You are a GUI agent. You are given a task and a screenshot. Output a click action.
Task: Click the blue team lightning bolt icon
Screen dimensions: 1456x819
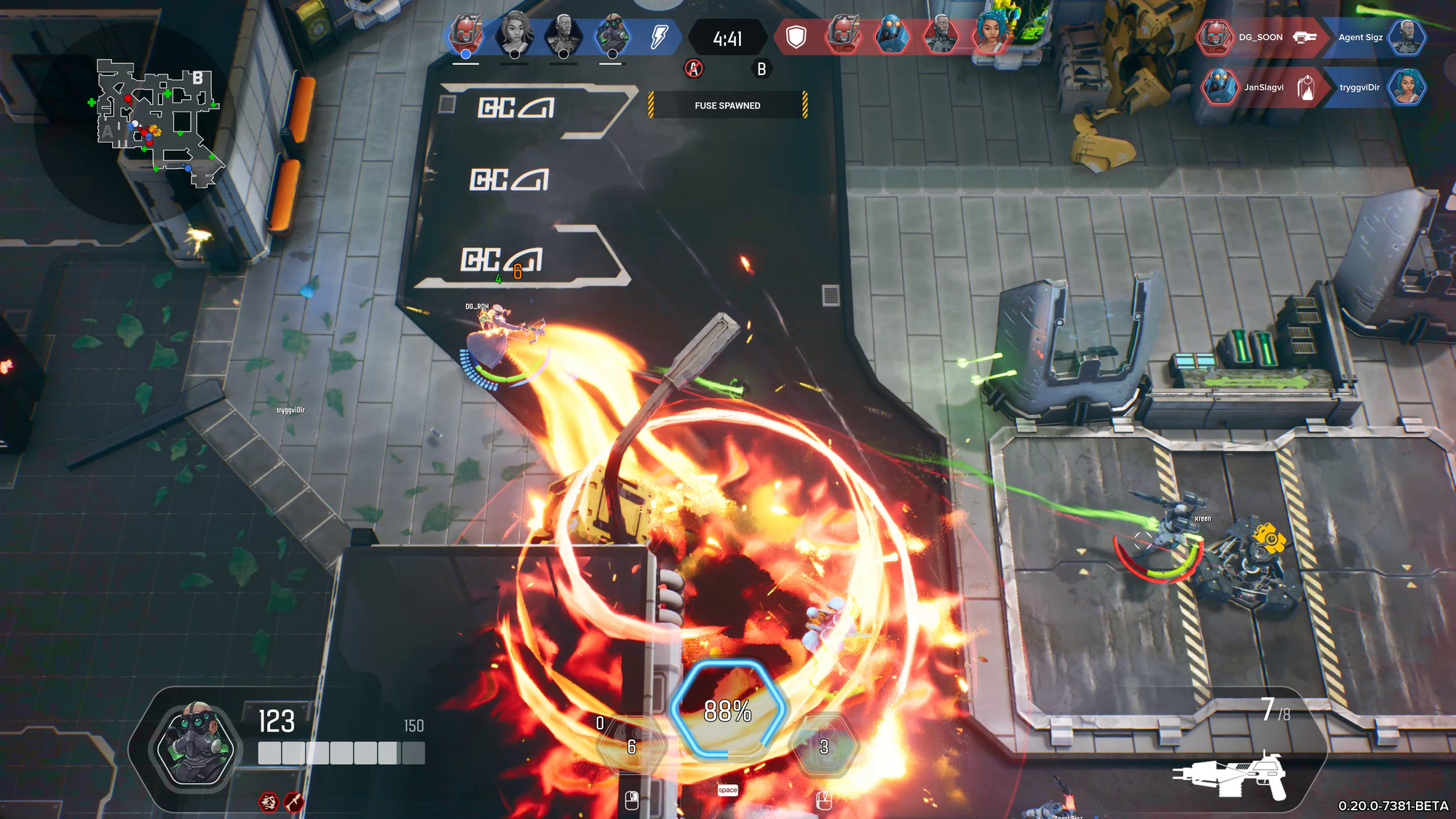click(659, 36)
